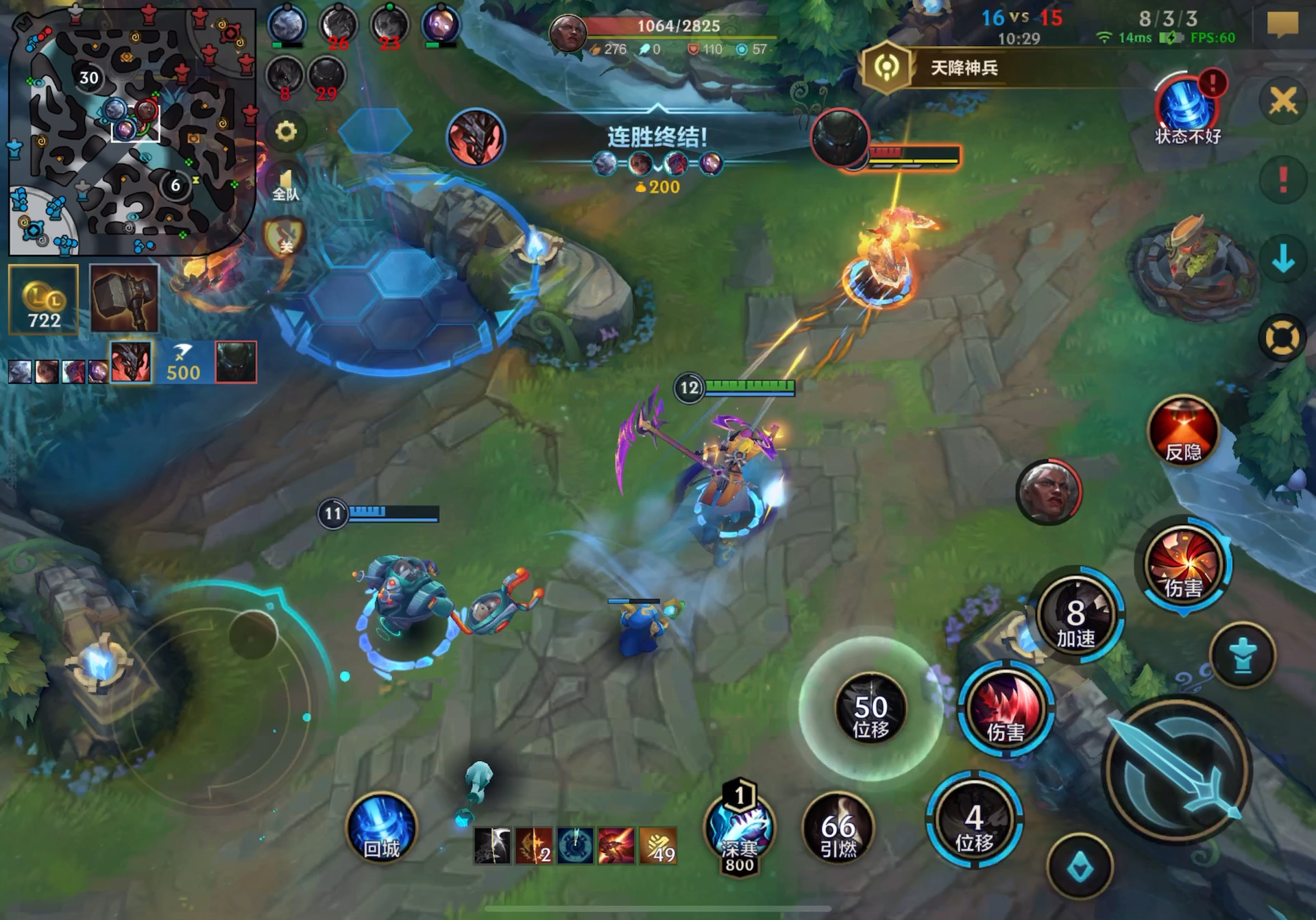Buy the suggested hammer item

(125, 300)
